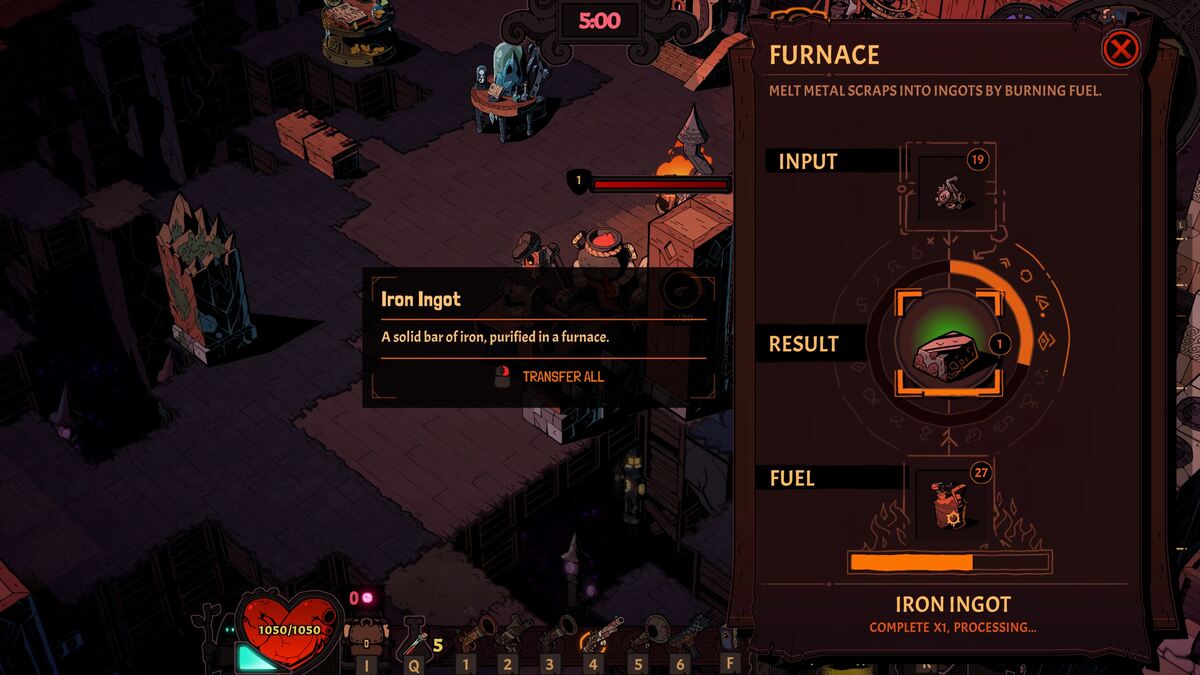Collect the Iron Ingot from the result slot
This screenshot has width=1200, height=675.
[x=948, y=343]
